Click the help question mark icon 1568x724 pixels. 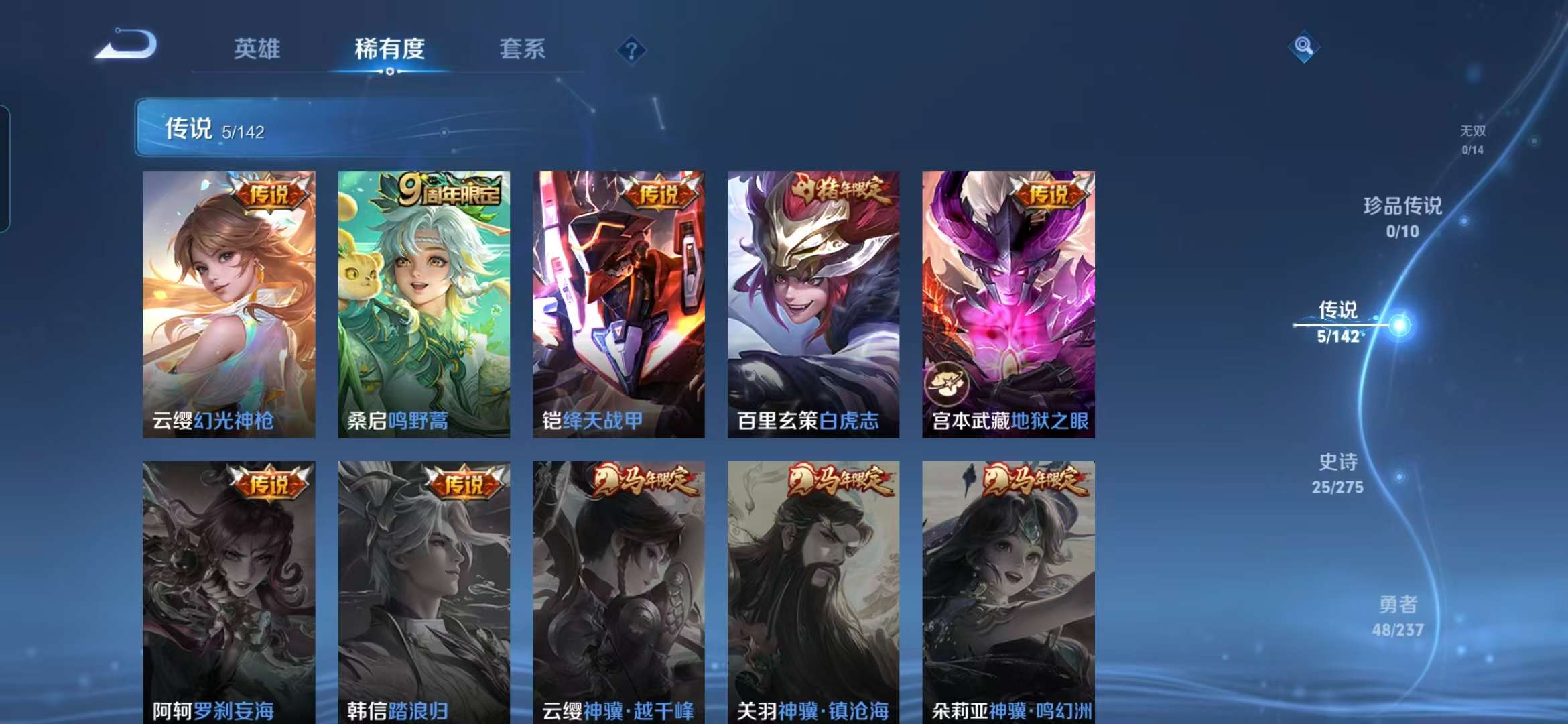[631, 49]
